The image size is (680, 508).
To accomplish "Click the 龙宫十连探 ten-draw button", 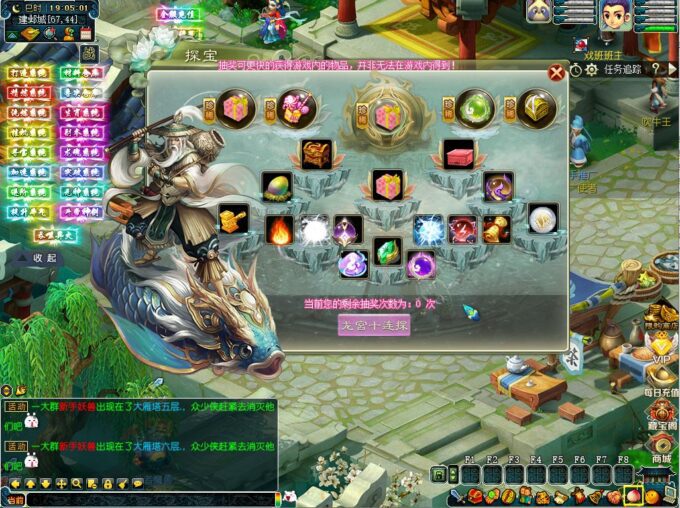I will pos(374,325).
